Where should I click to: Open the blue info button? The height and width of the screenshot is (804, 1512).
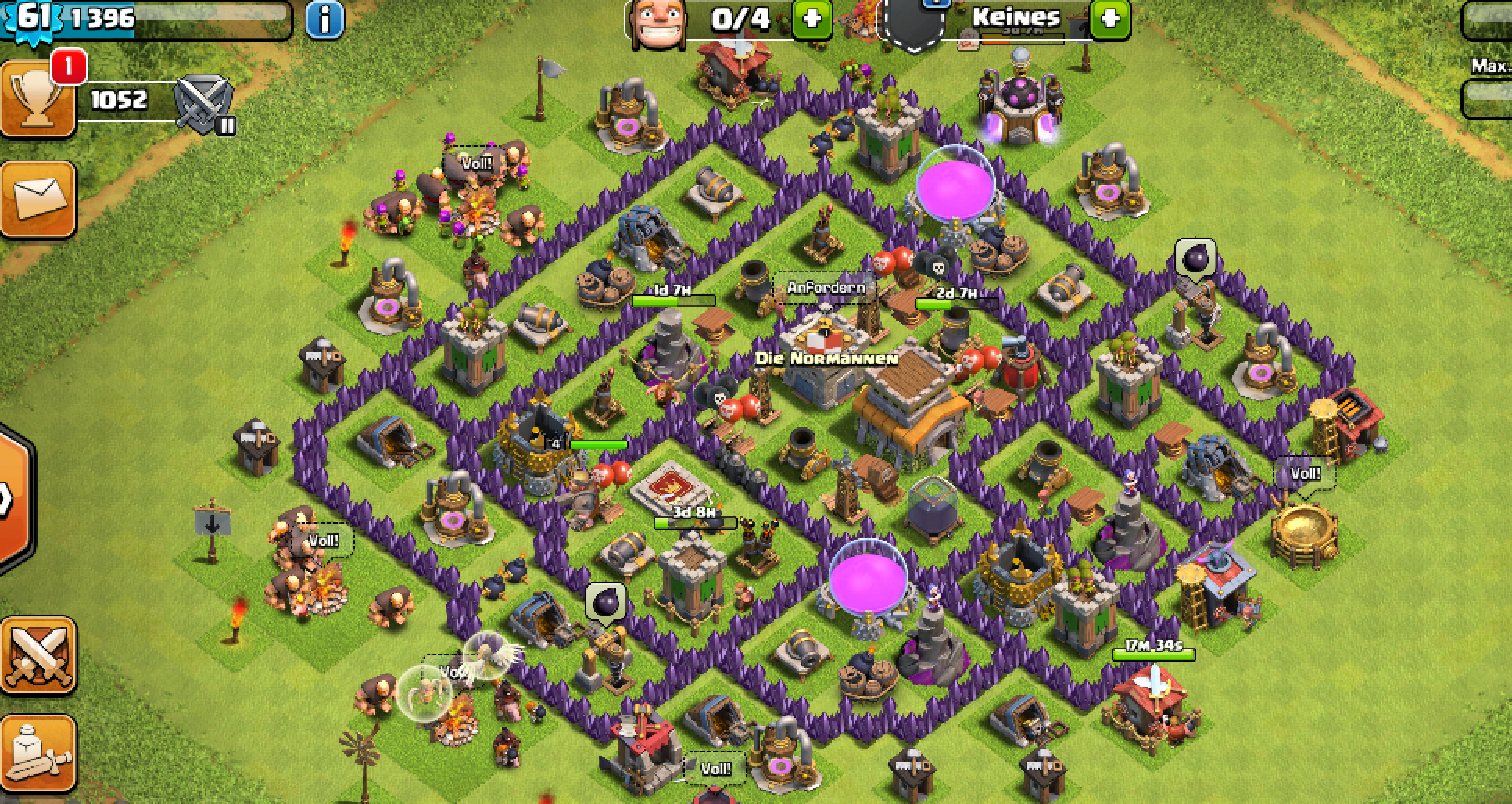point(324,19)
